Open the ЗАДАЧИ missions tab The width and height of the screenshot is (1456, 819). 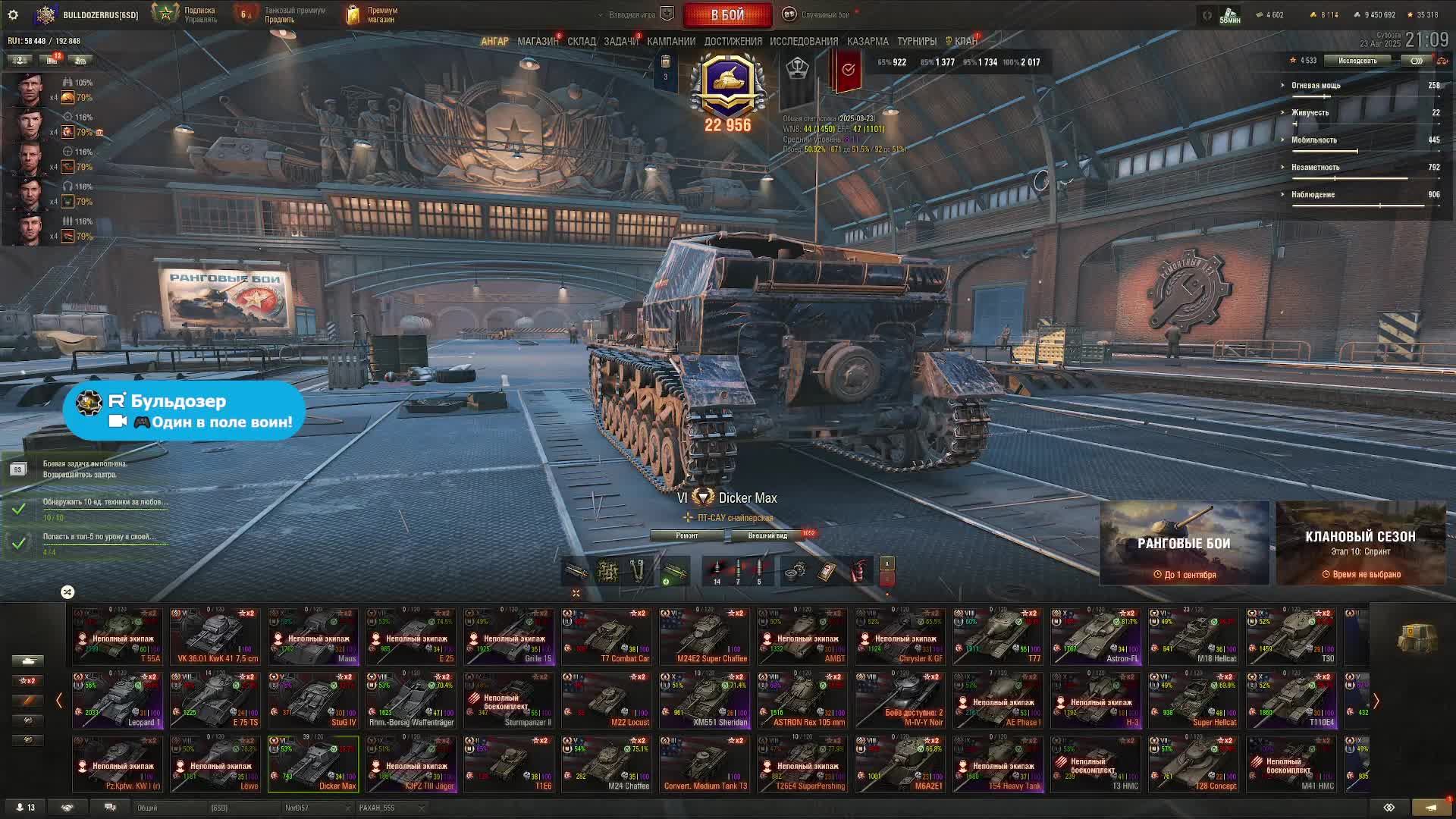pos(620,42)
